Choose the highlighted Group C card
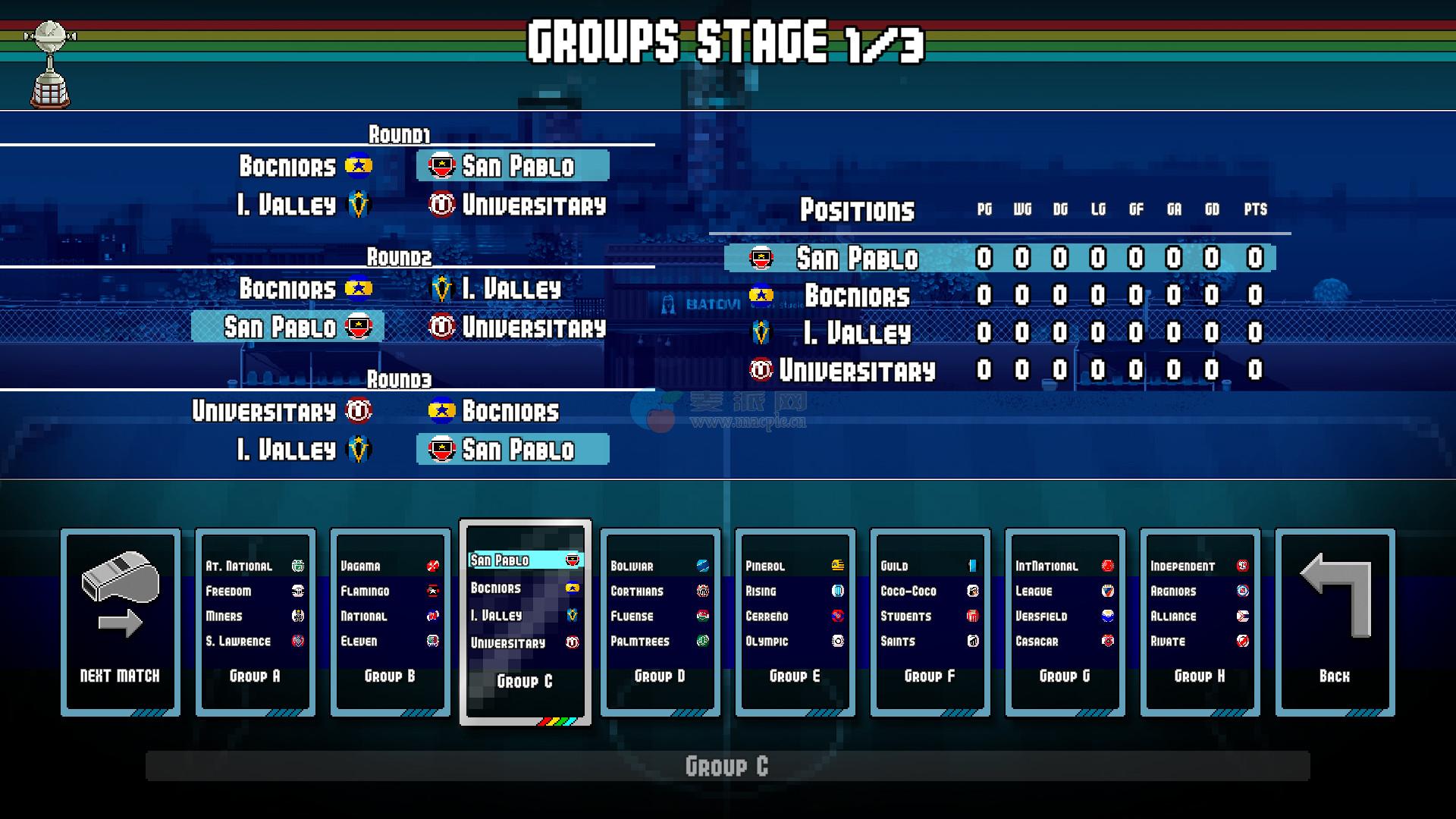Screen dimensions: 1456x819 pos(526,622)
